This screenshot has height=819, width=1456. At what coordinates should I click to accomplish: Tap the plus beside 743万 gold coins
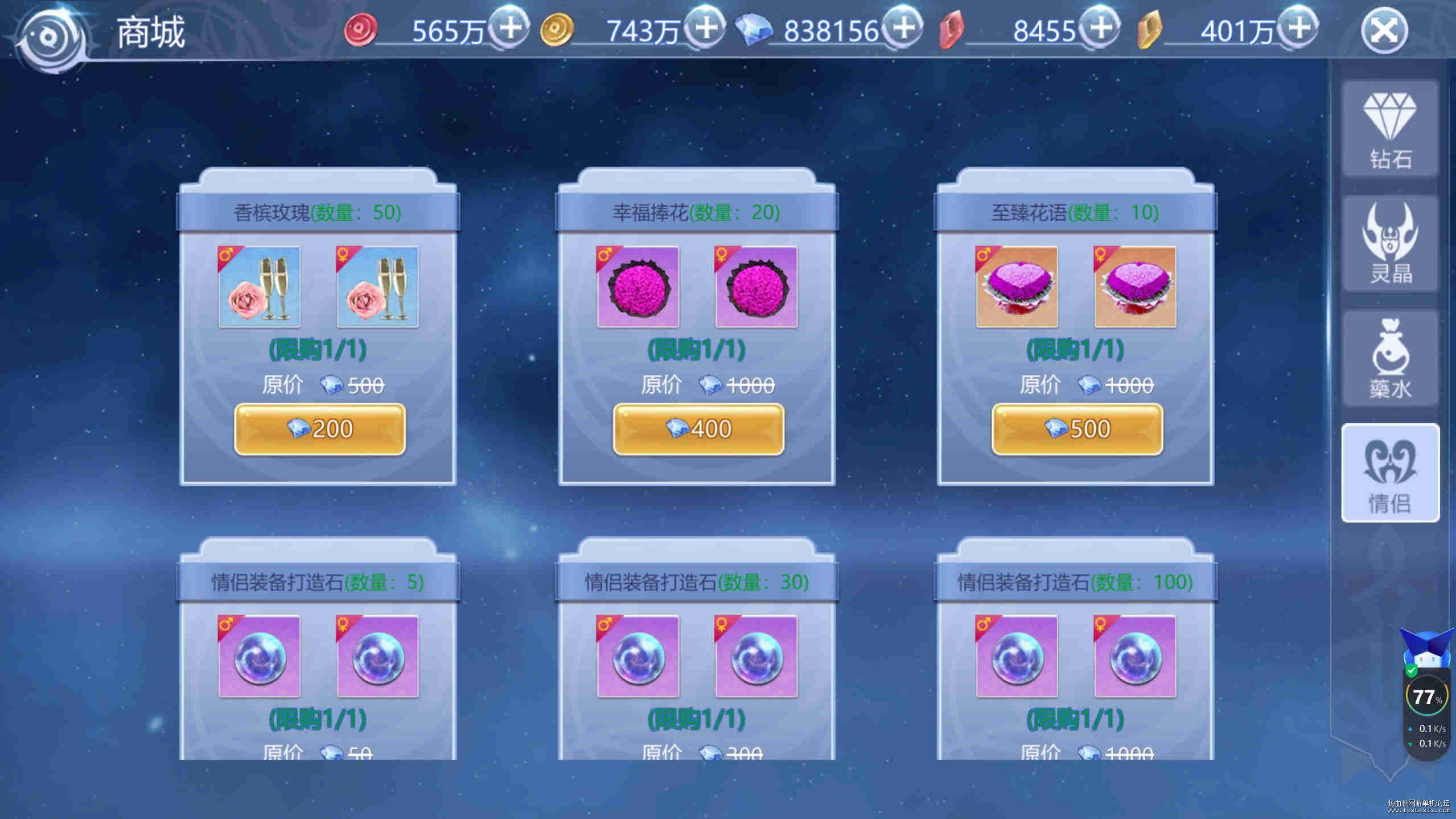(705, 27)
